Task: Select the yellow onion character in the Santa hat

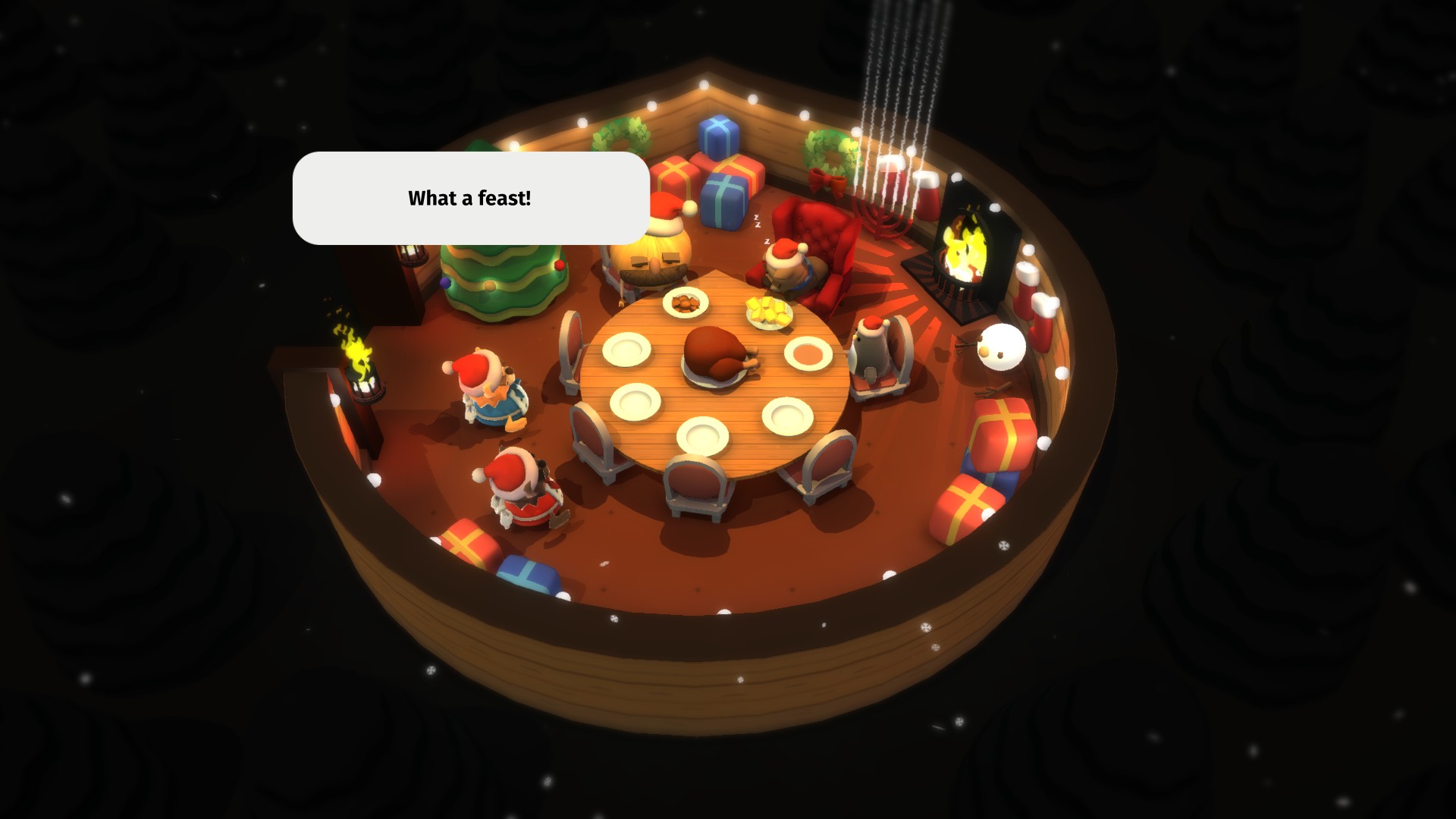Action: pos(654,250)
